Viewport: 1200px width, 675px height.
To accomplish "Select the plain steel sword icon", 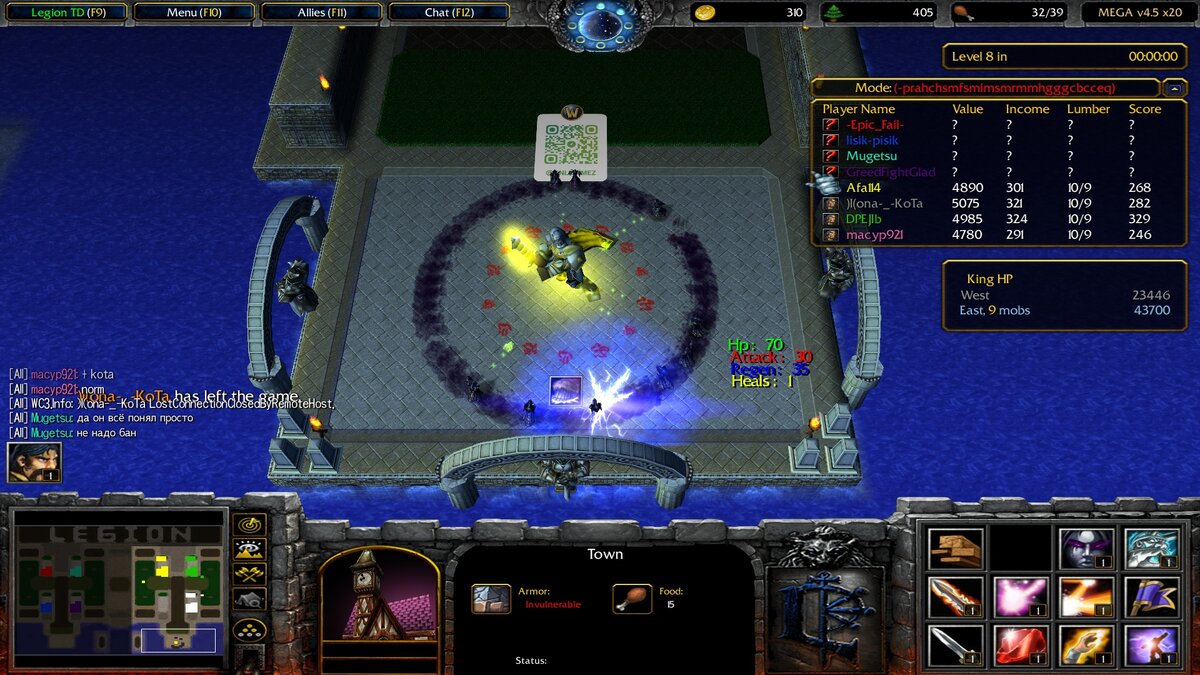I will (x=955, y=646).
